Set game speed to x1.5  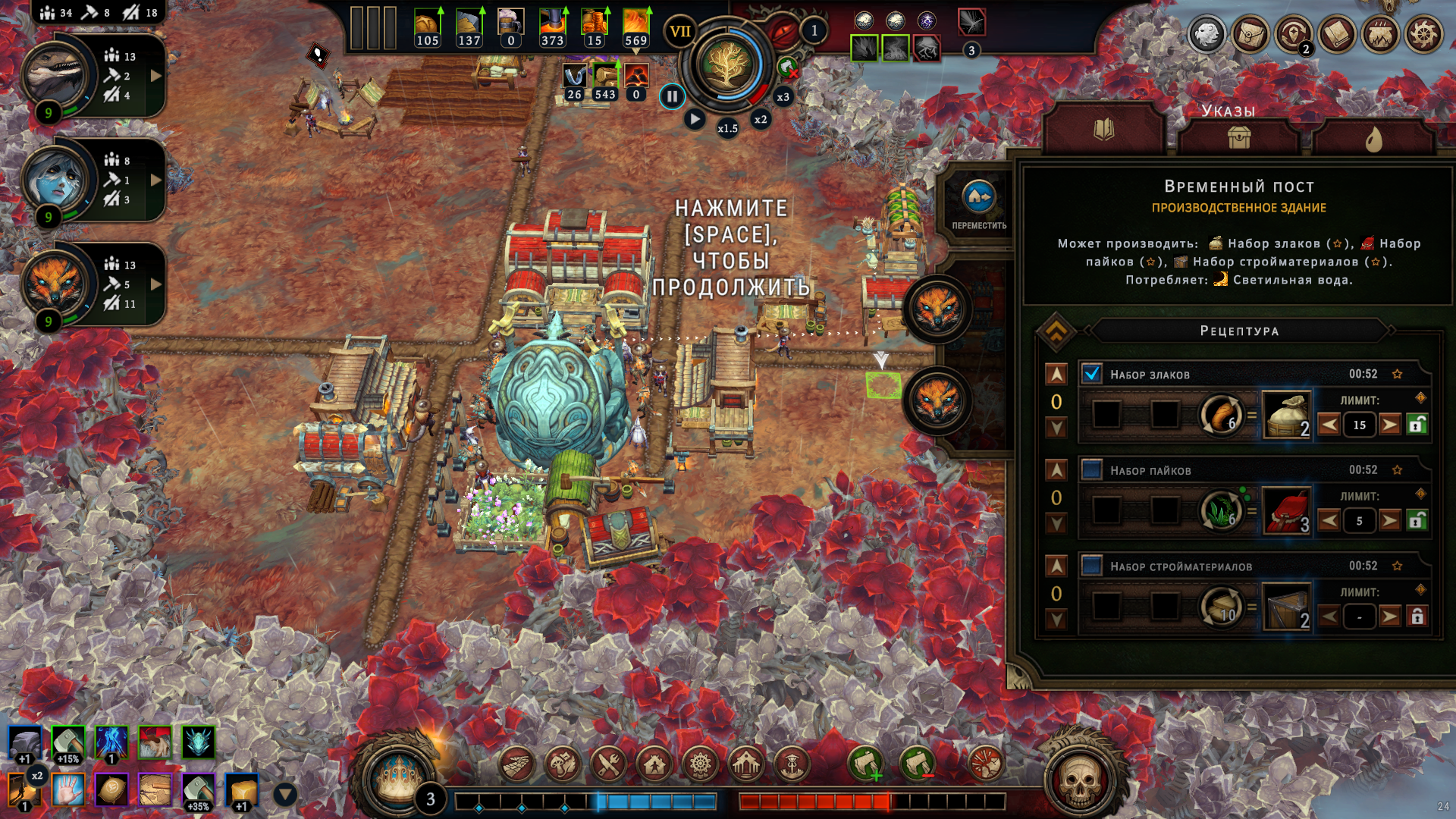tap(727, 128)
